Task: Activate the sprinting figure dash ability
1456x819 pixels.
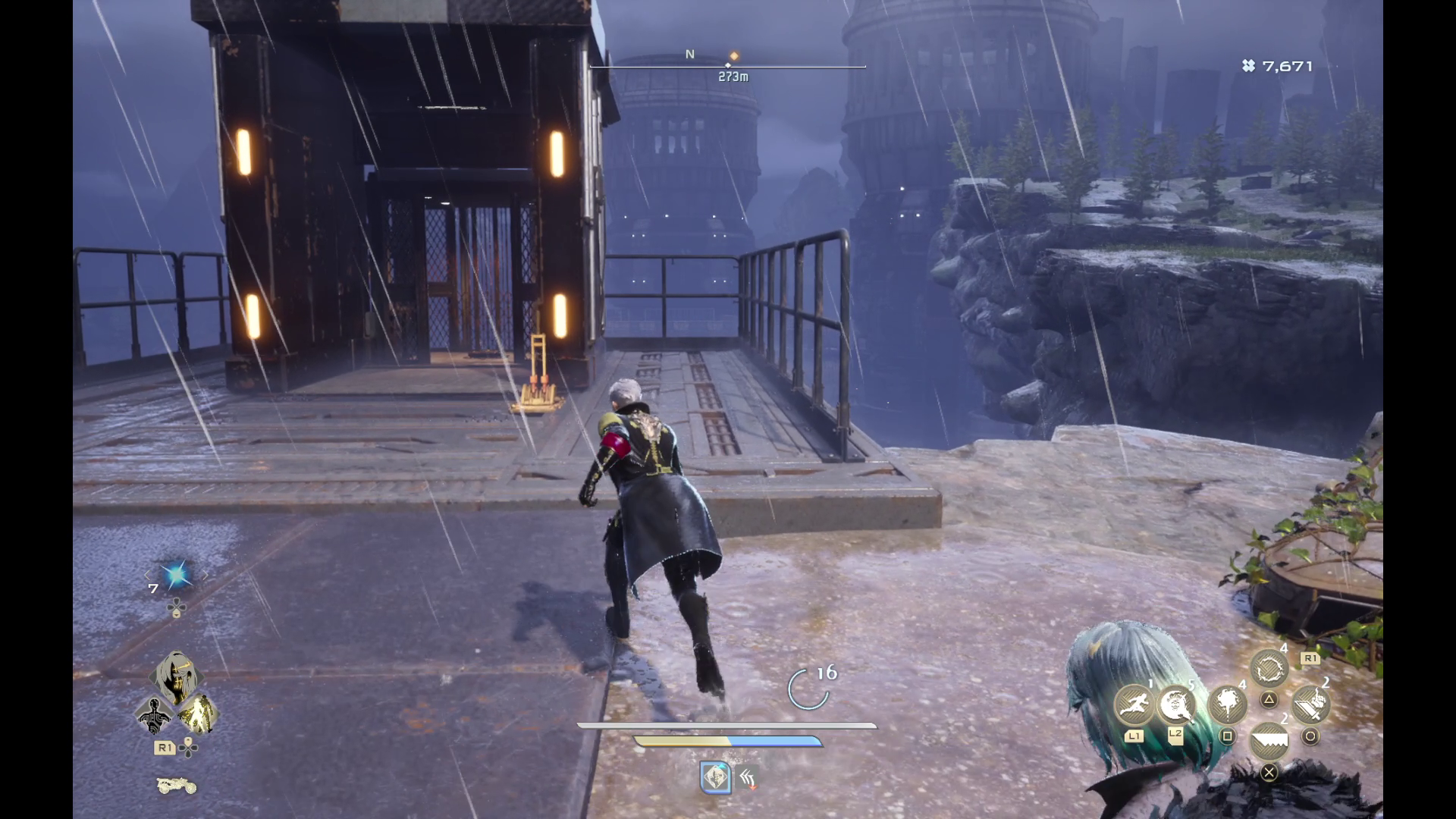Action: [1134, 704]
